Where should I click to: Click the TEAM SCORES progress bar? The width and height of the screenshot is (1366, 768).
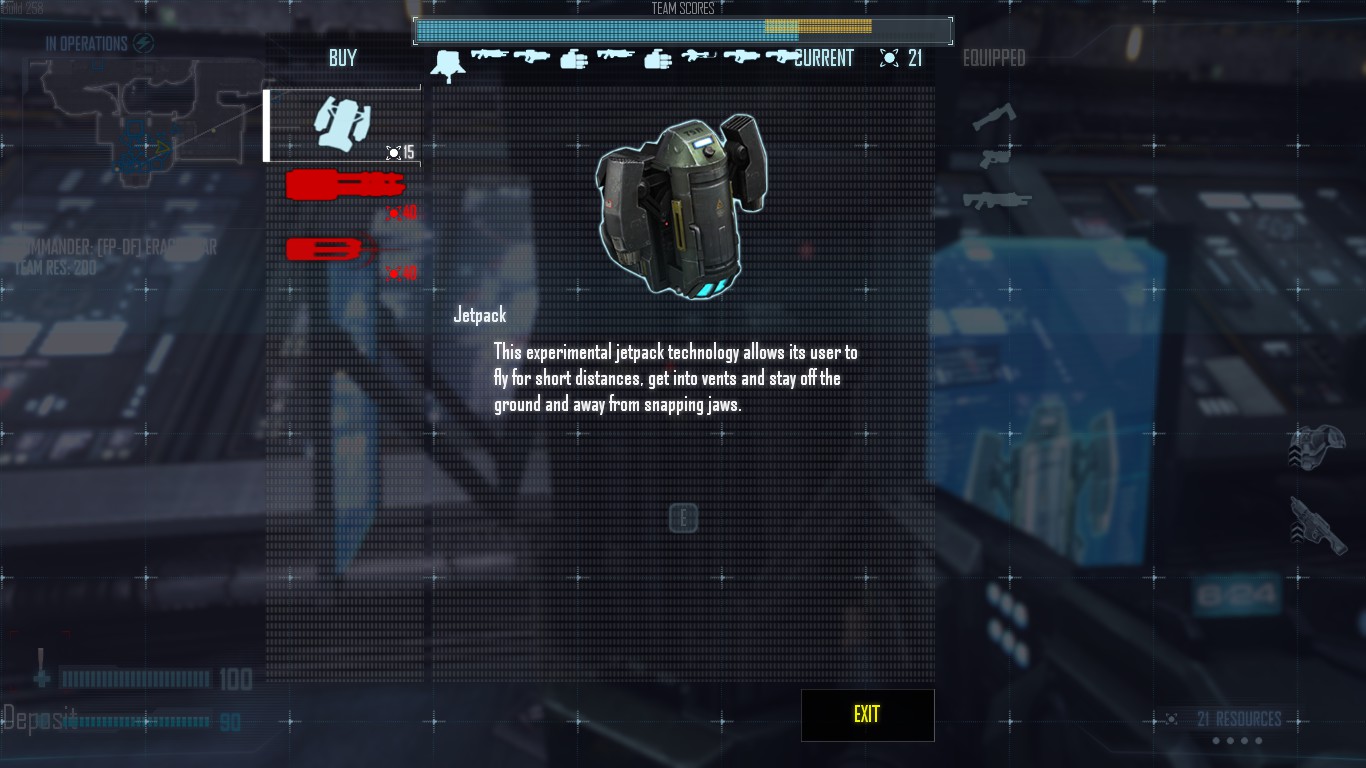[x=683, y=31]
